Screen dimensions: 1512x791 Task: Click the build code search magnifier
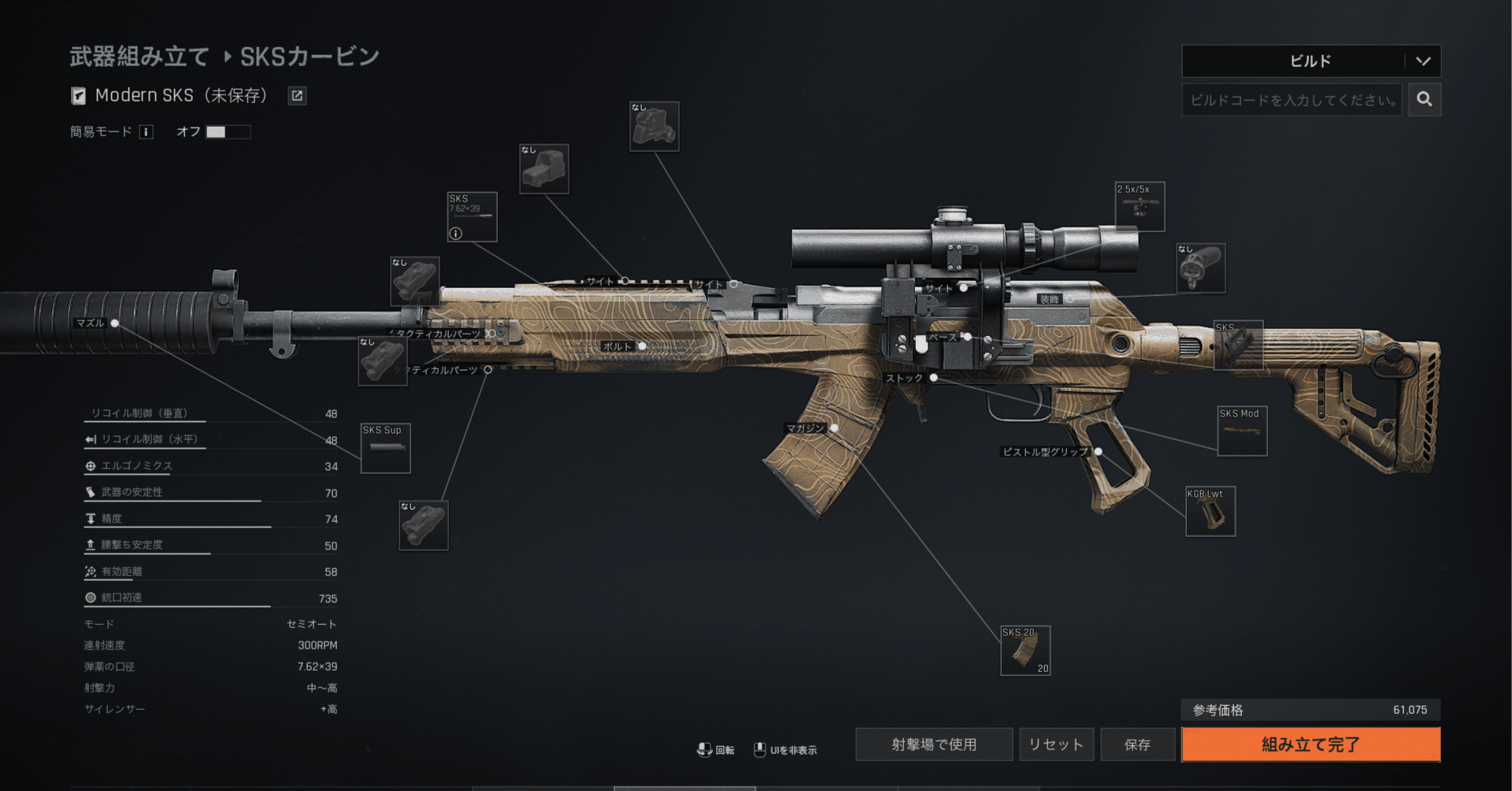pos(1425,100)
